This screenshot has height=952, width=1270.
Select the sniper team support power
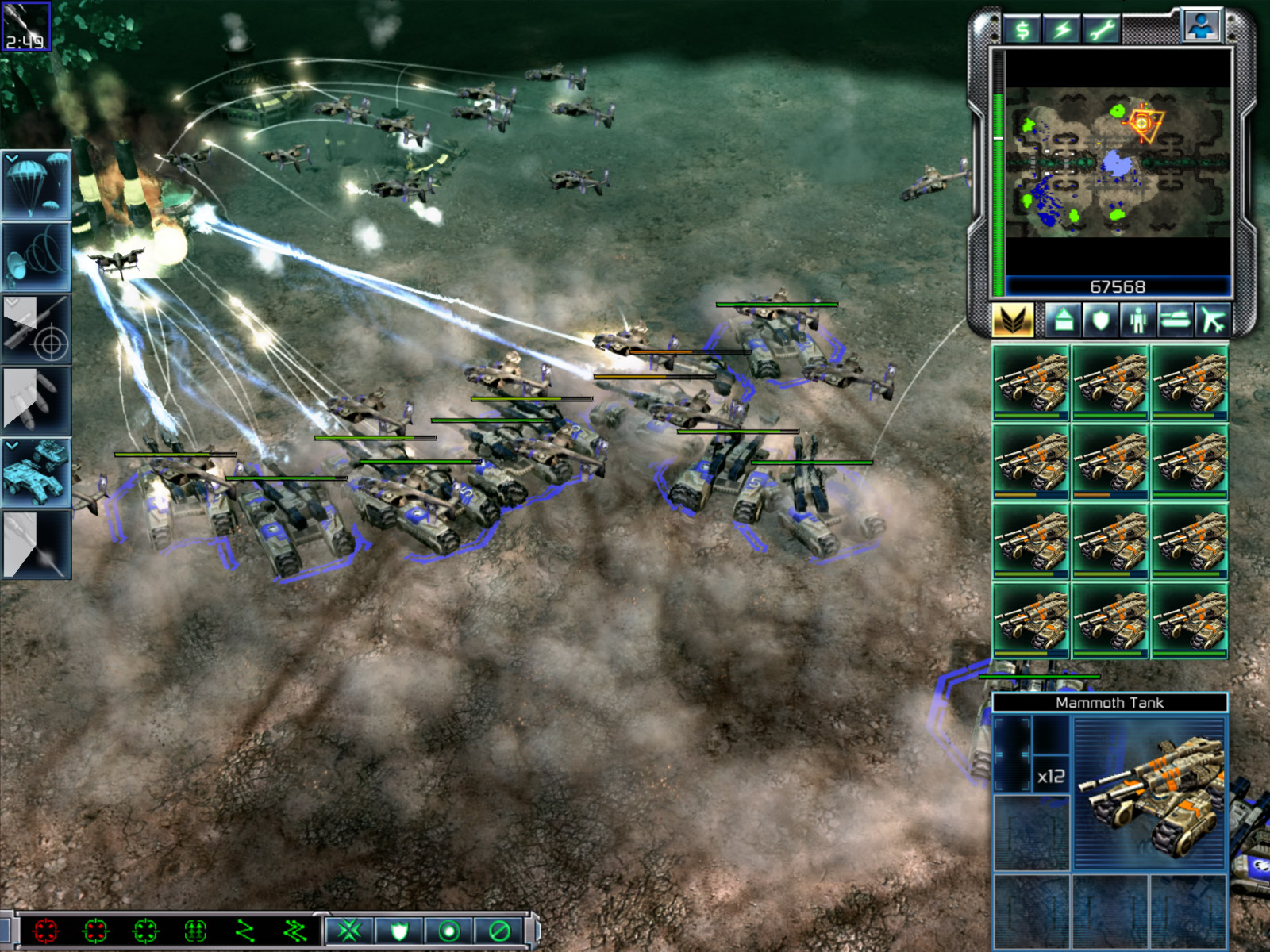pos(37,328)
